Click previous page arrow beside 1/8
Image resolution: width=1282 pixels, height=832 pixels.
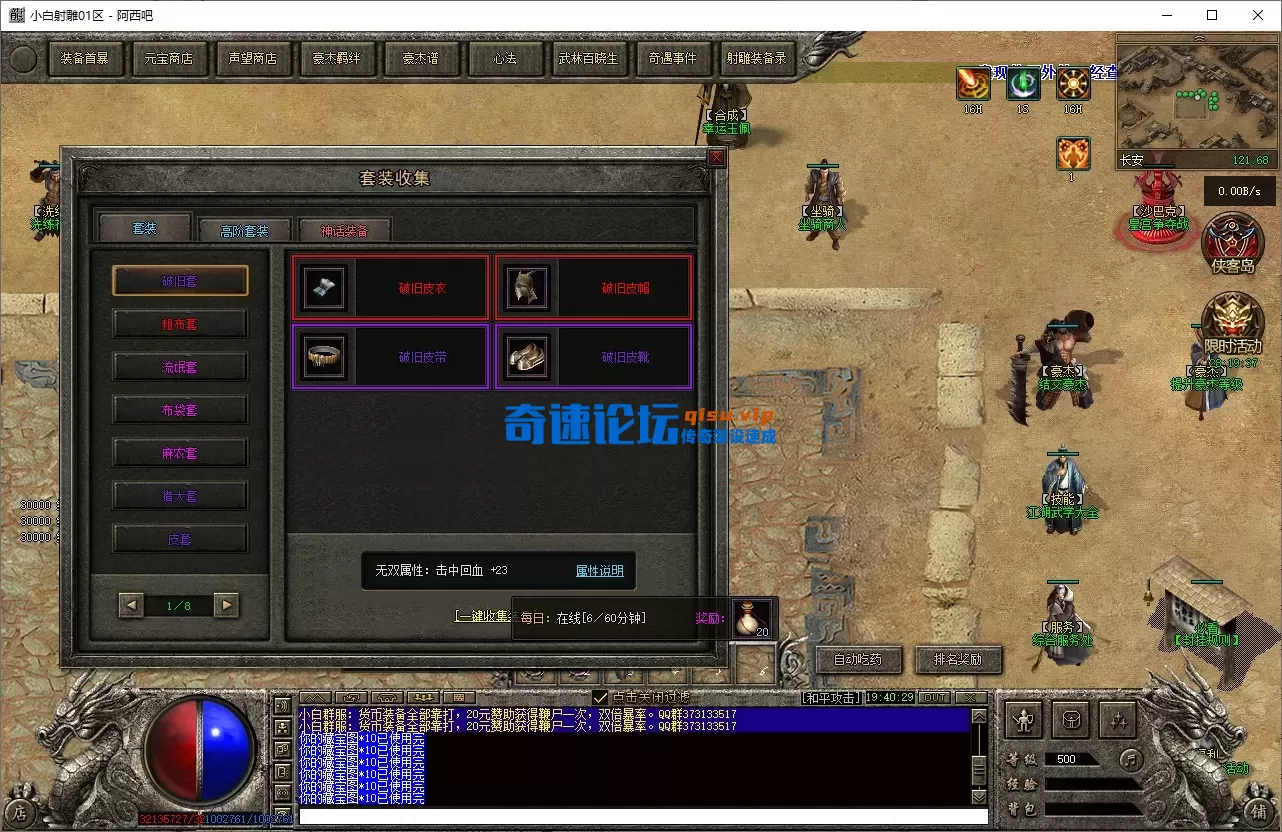(131, 605)
